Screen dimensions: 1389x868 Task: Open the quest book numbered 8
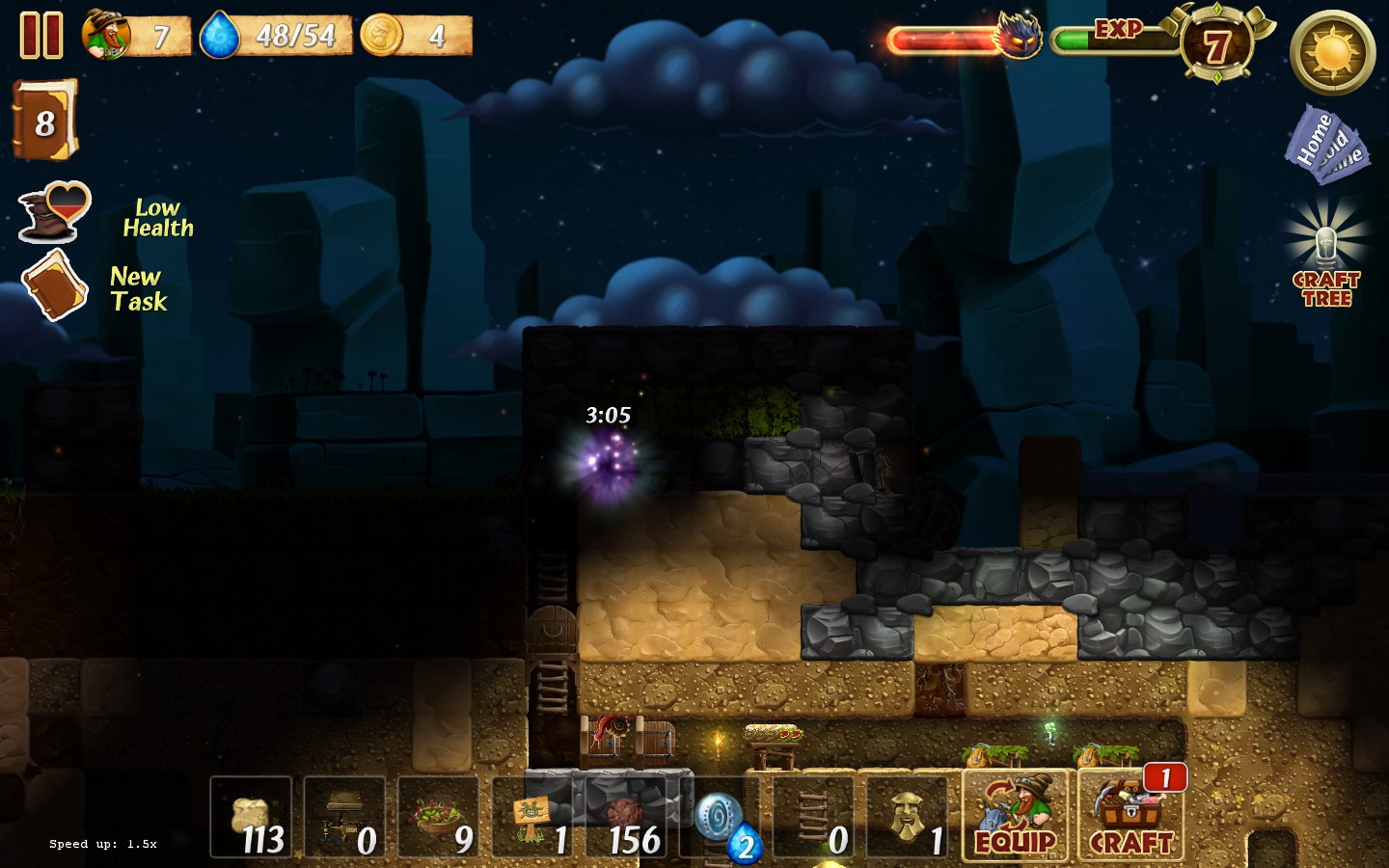tap(44, 121)
